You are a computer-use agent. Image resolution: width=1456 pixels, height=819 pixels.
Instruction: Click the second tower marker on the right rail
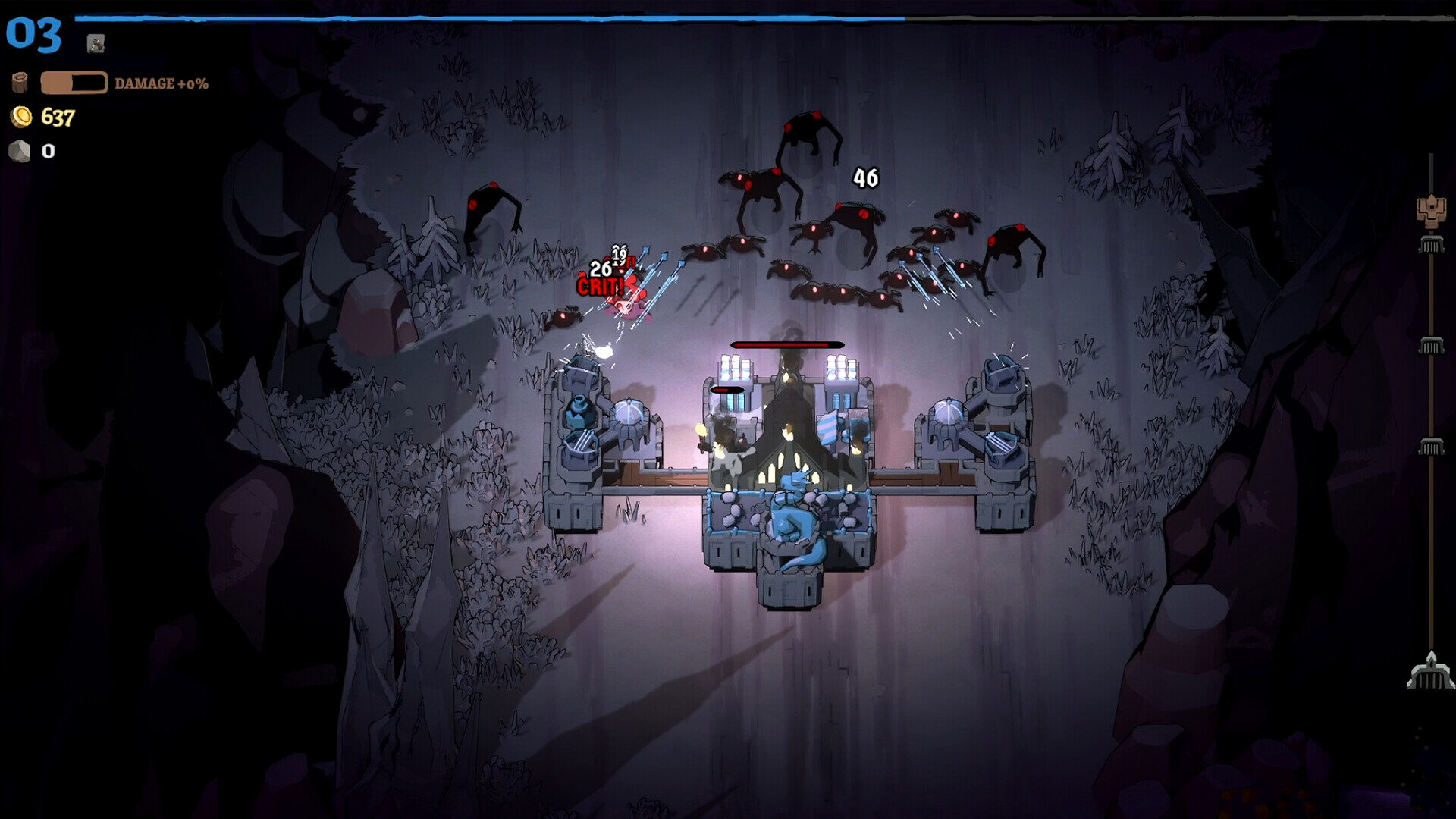tap(1431, 344)
